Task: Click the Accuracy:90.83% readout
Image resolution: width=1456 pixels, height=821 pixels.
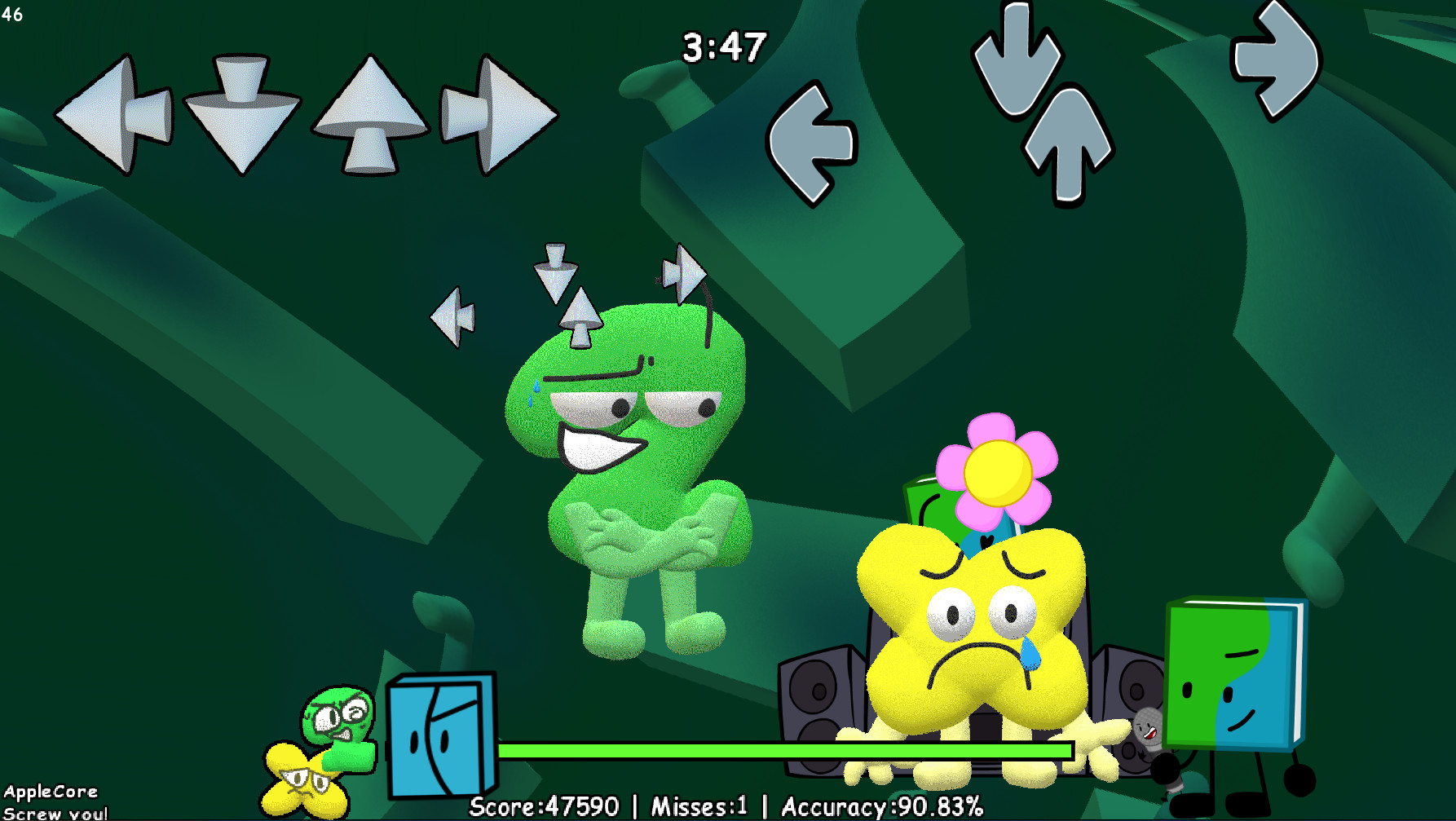Action: [882, 806]
